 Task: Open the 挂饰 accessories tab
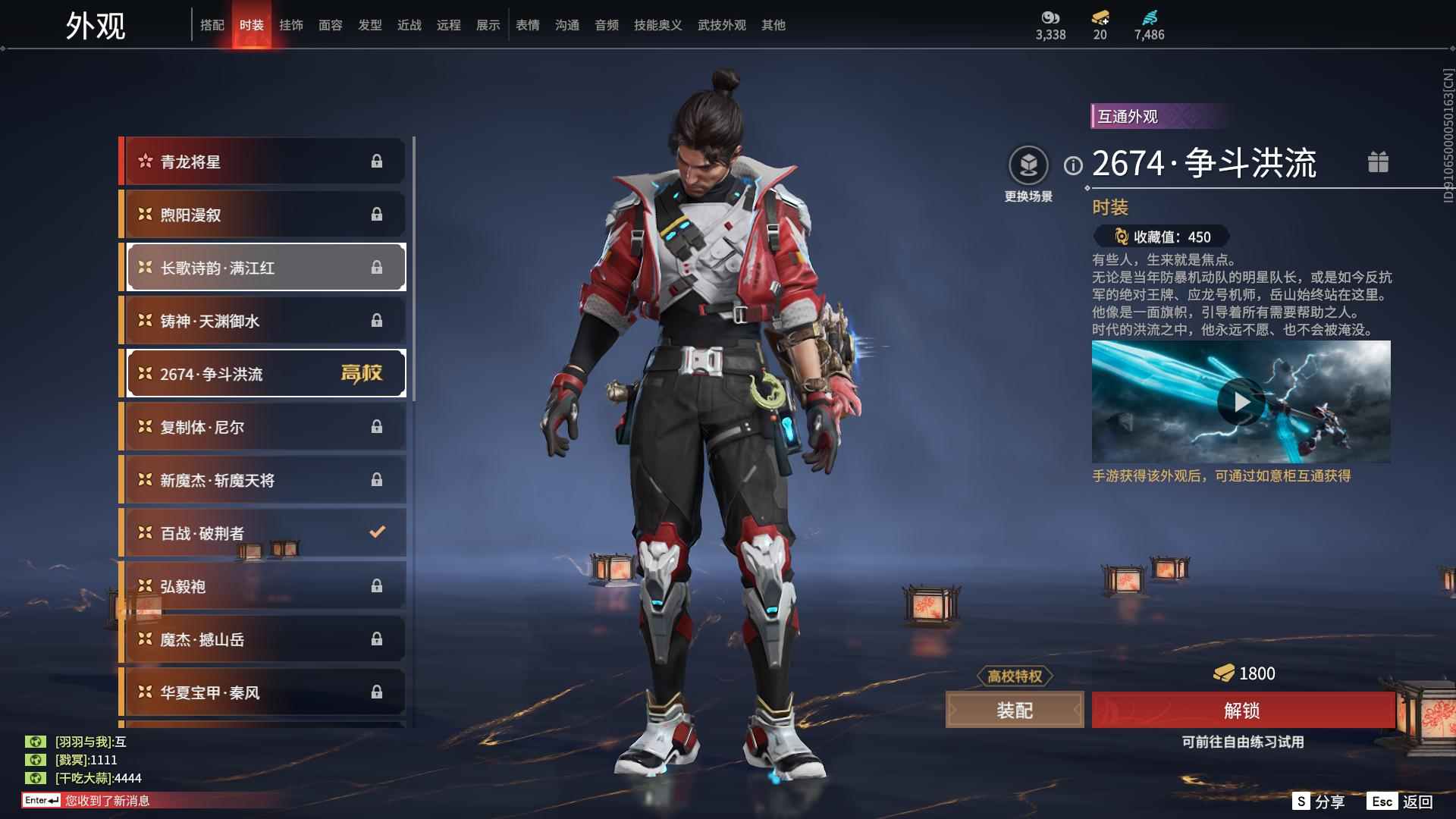click(x=291, y=25)
